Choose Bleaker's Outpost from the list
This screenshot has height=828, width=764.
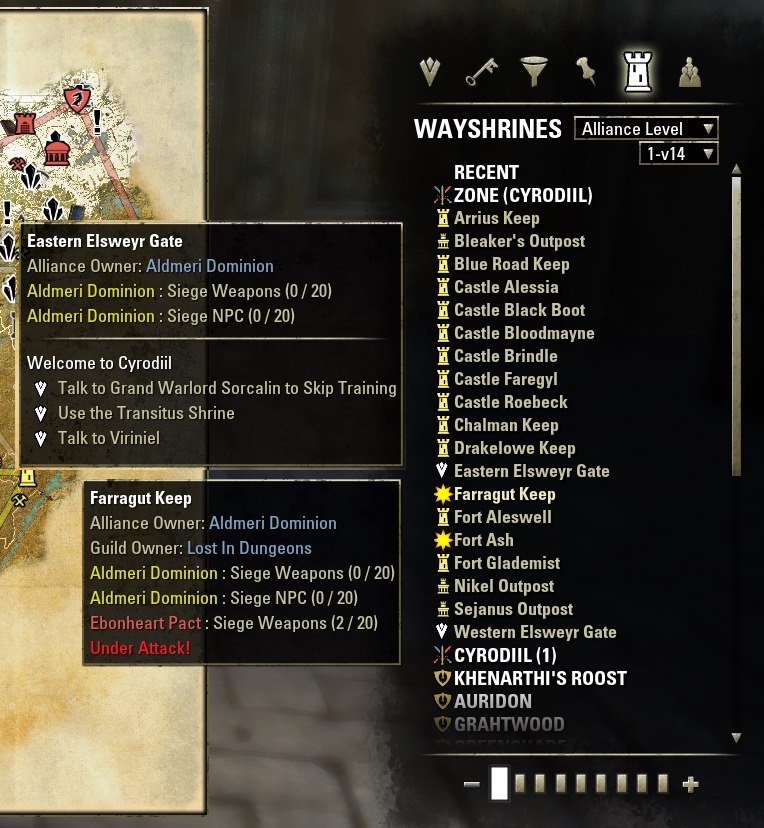[519, 241]
